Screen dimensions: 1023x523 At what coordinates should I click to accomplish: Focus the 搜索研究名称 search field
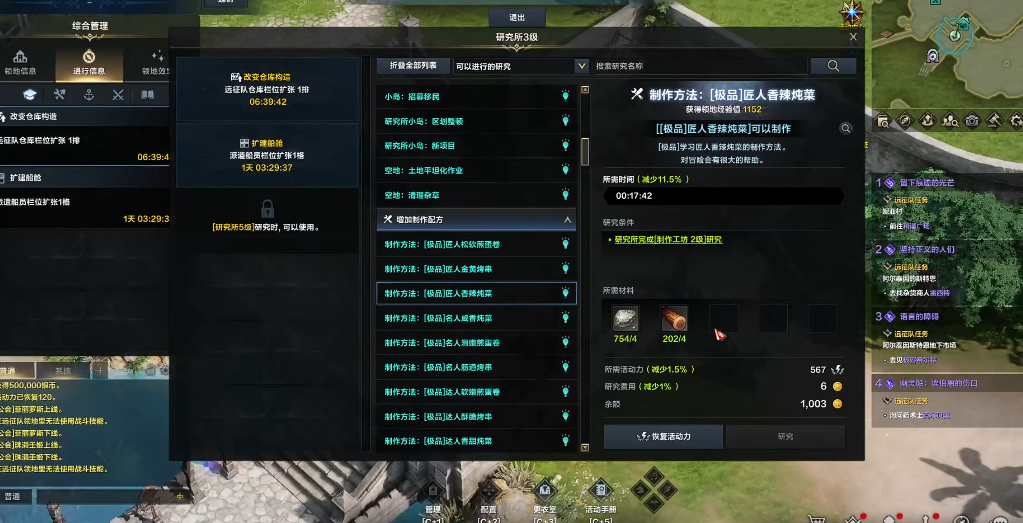coord(700,66)
